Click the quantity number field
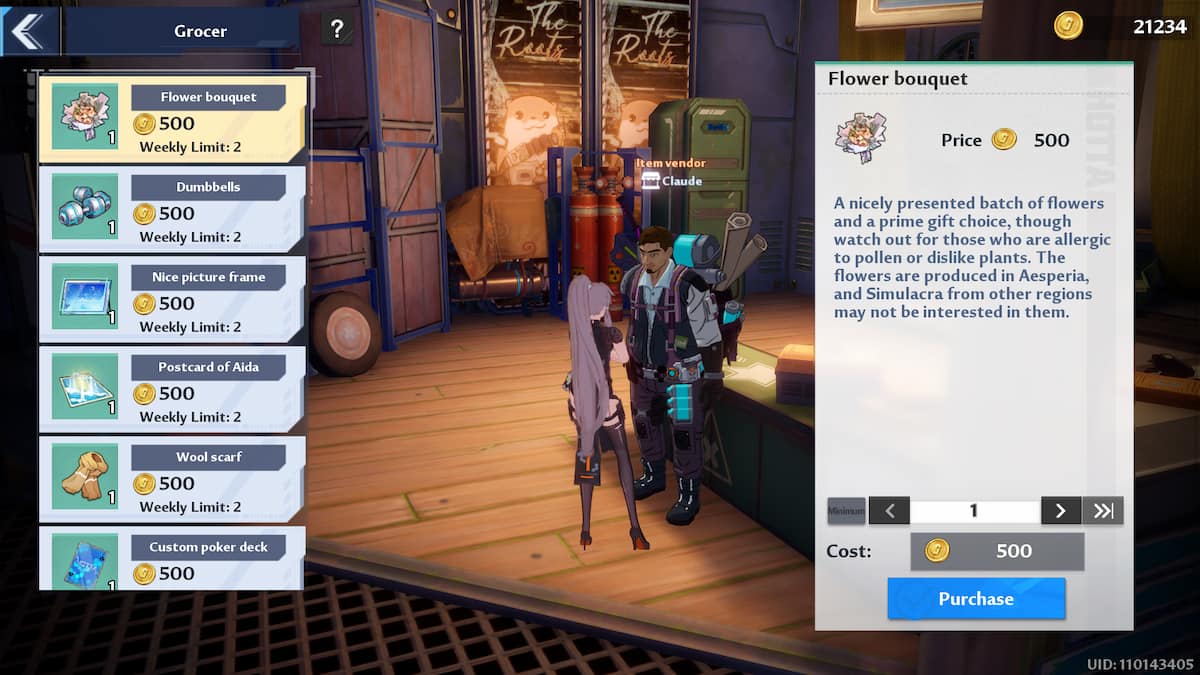 [974, 511]
